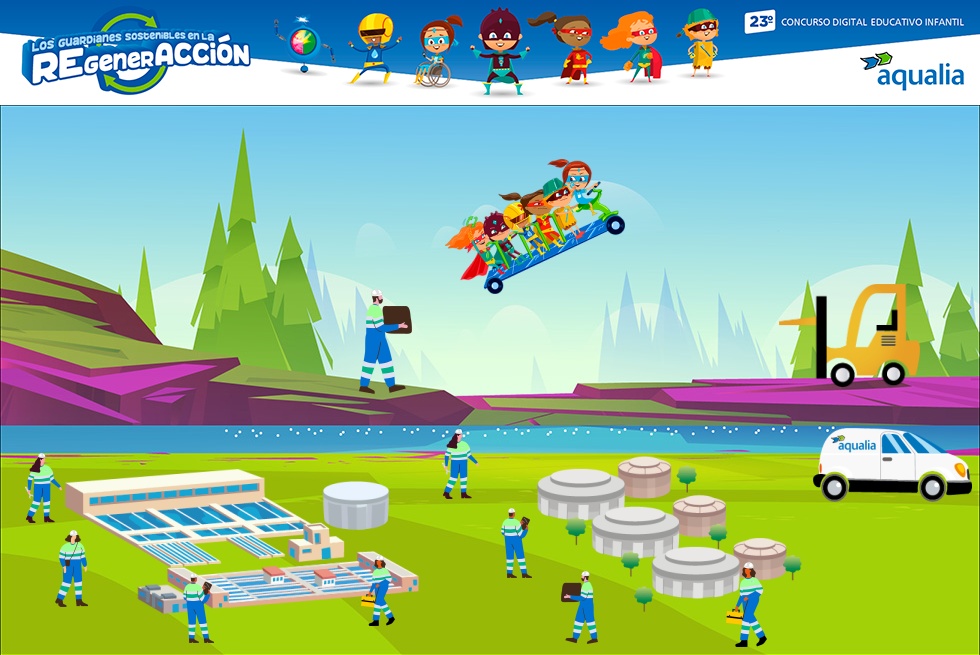Open the aqualia logo link in header

pos(911,70)
